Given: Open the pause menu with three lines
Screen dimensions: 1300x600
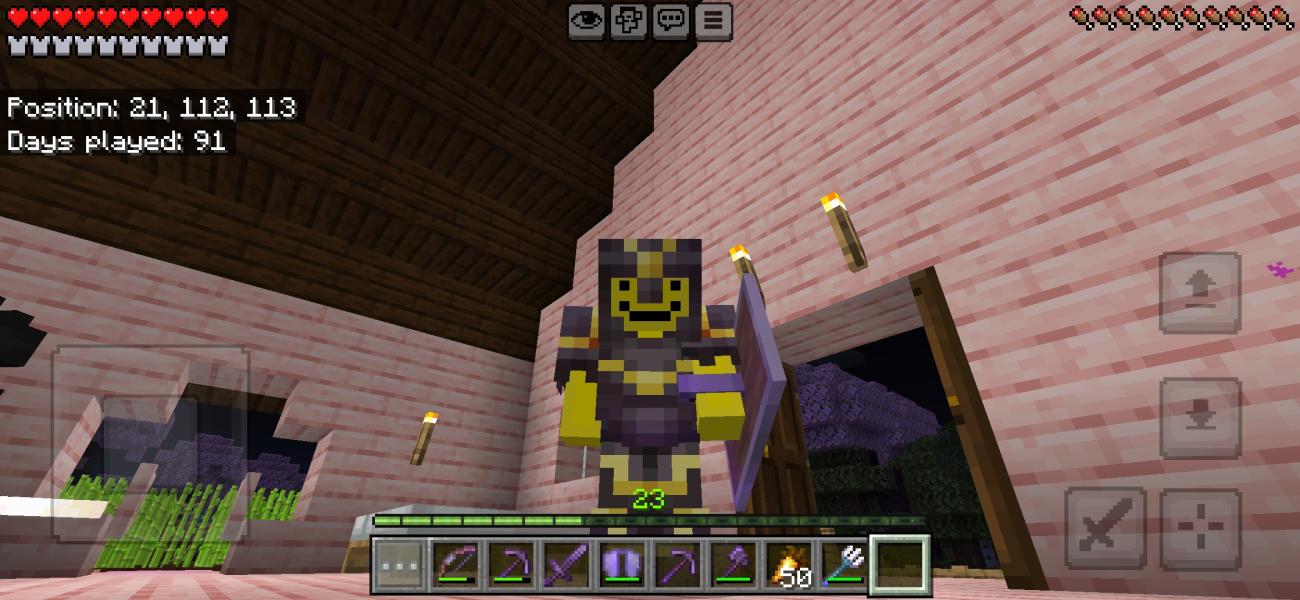Looking at the screenshot, I should (x=712, y=21).
